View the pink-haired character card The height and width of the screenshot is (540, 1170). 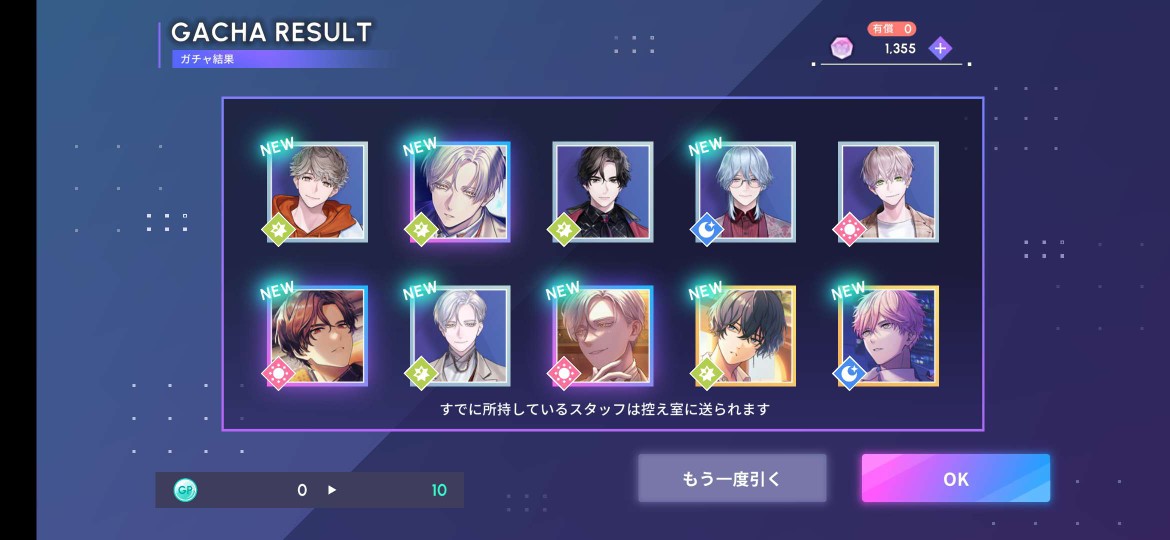[888, 336]
